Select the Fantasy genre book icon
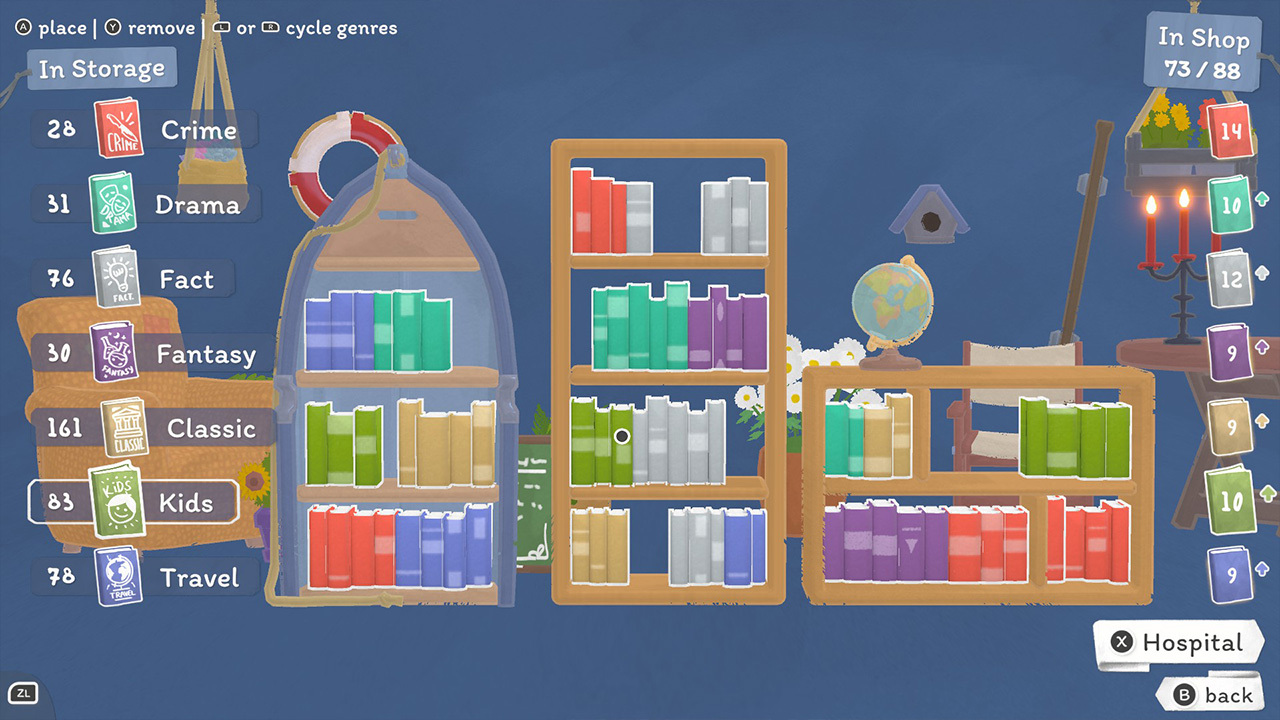Screen dimensions: 1280x720 point(115,353)
